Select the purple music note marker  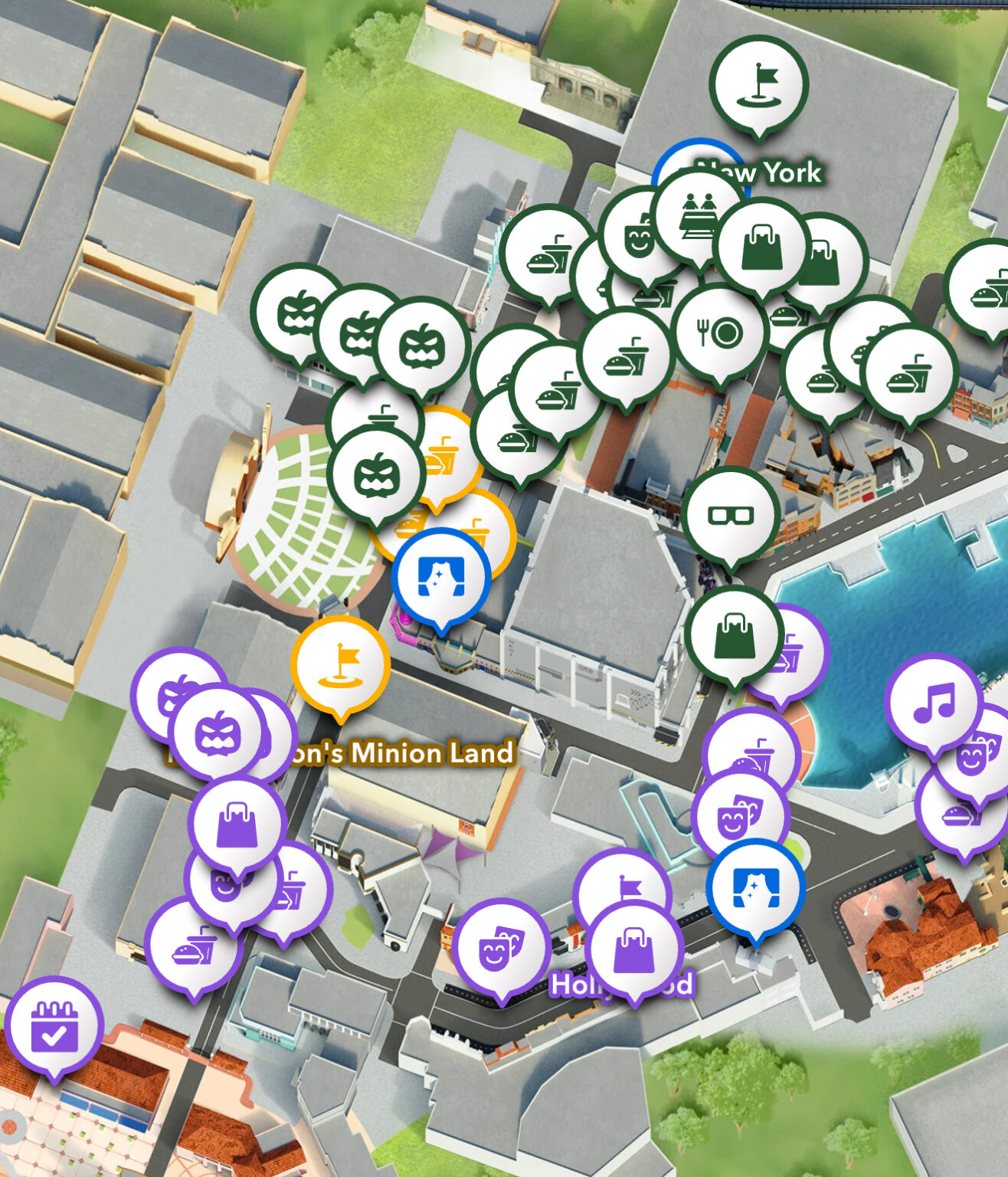click(x=933, y=701)
